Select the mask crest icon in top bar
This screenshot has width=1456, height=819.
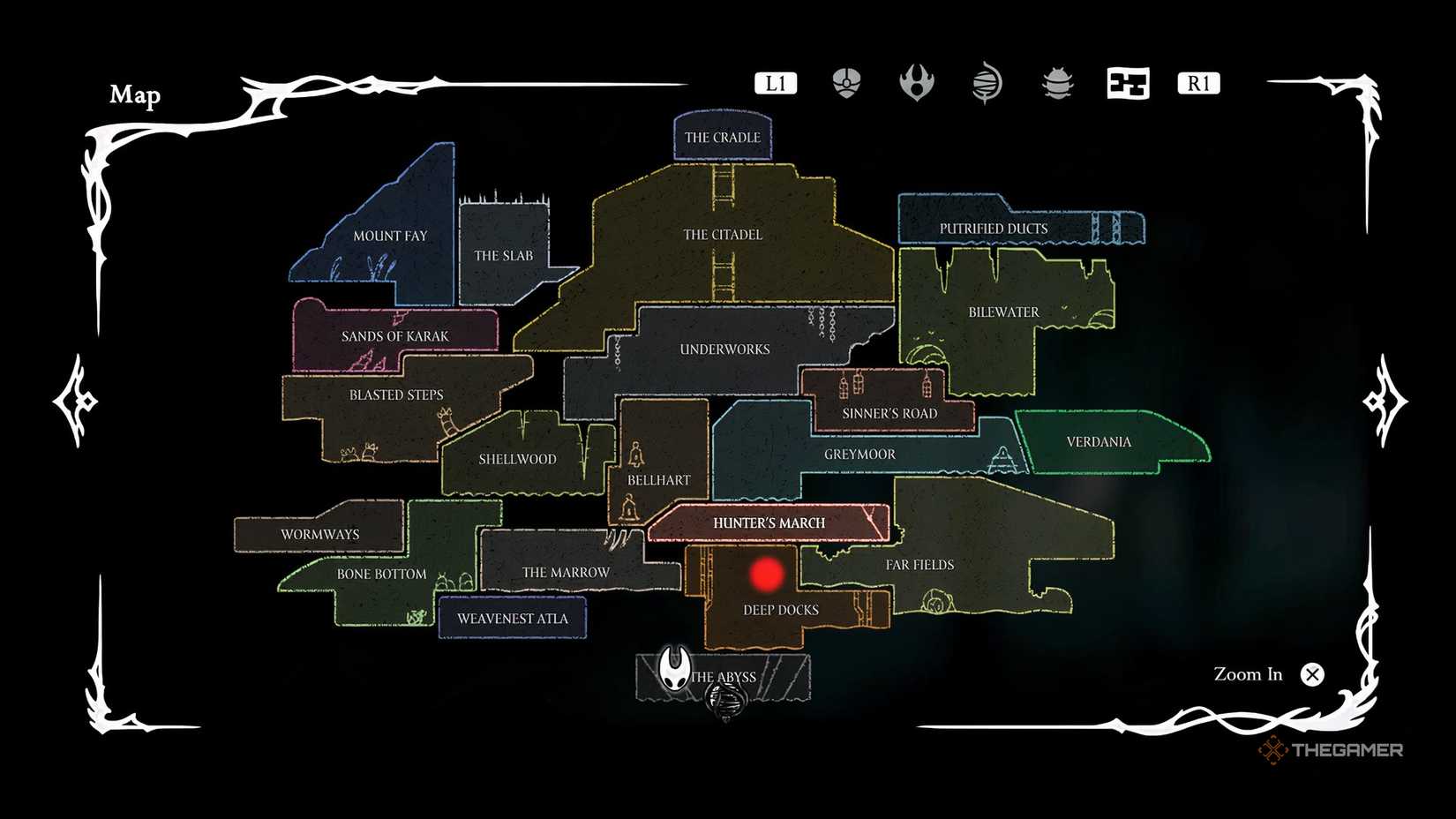(x=846, y=83)
